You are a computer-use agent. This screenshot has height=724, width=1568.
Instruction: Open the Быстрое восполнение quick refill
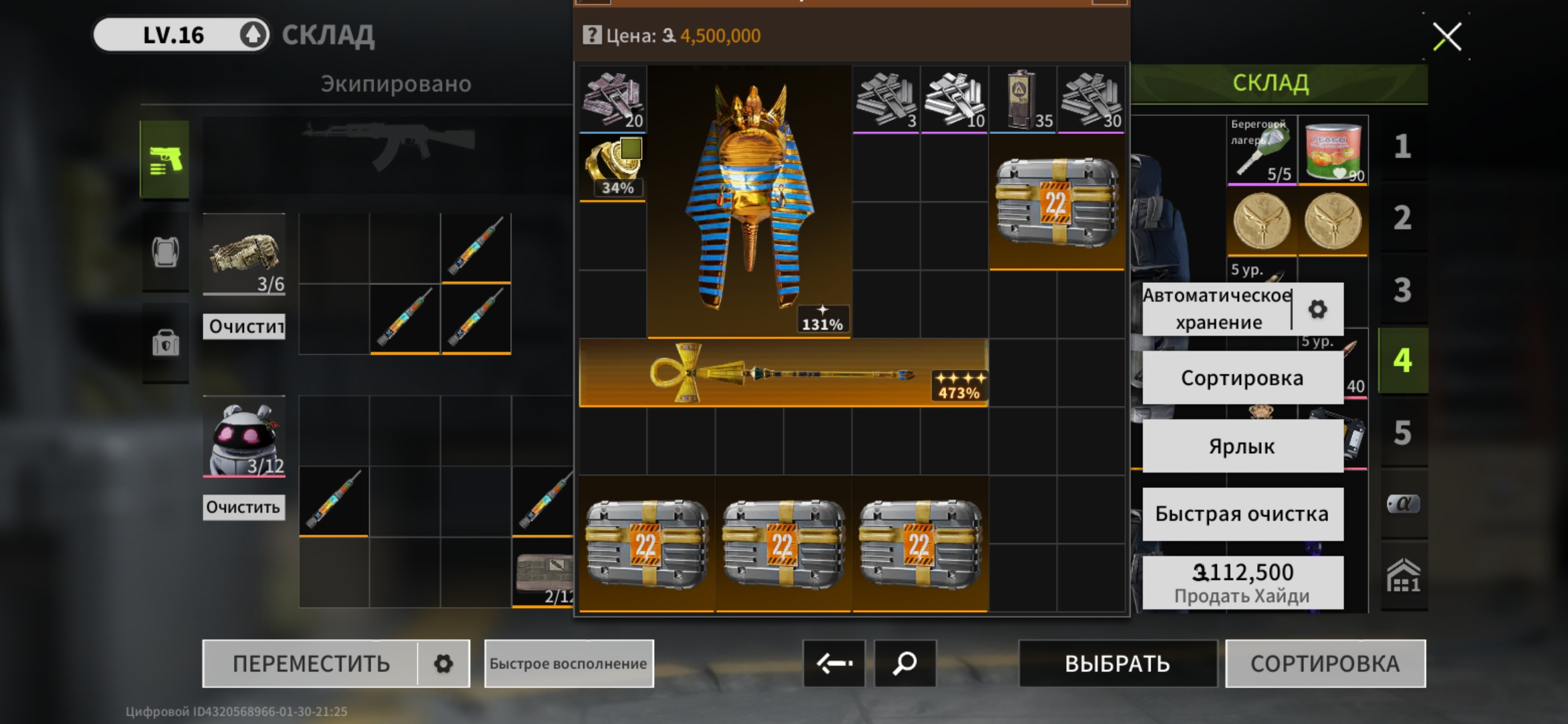coord(568,664)
